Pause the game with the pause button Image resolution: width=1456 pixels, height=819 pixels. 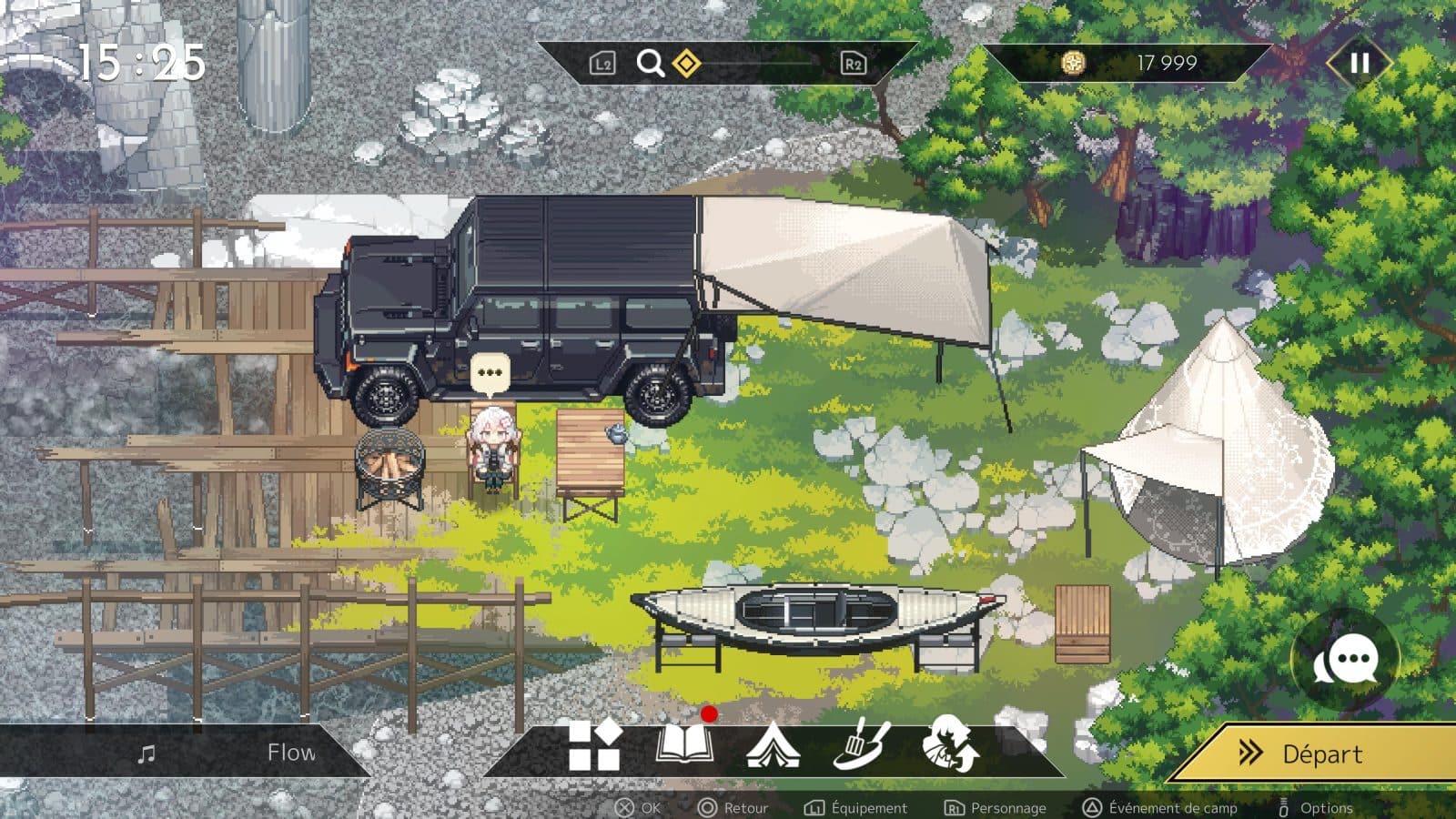[1360, 63]
